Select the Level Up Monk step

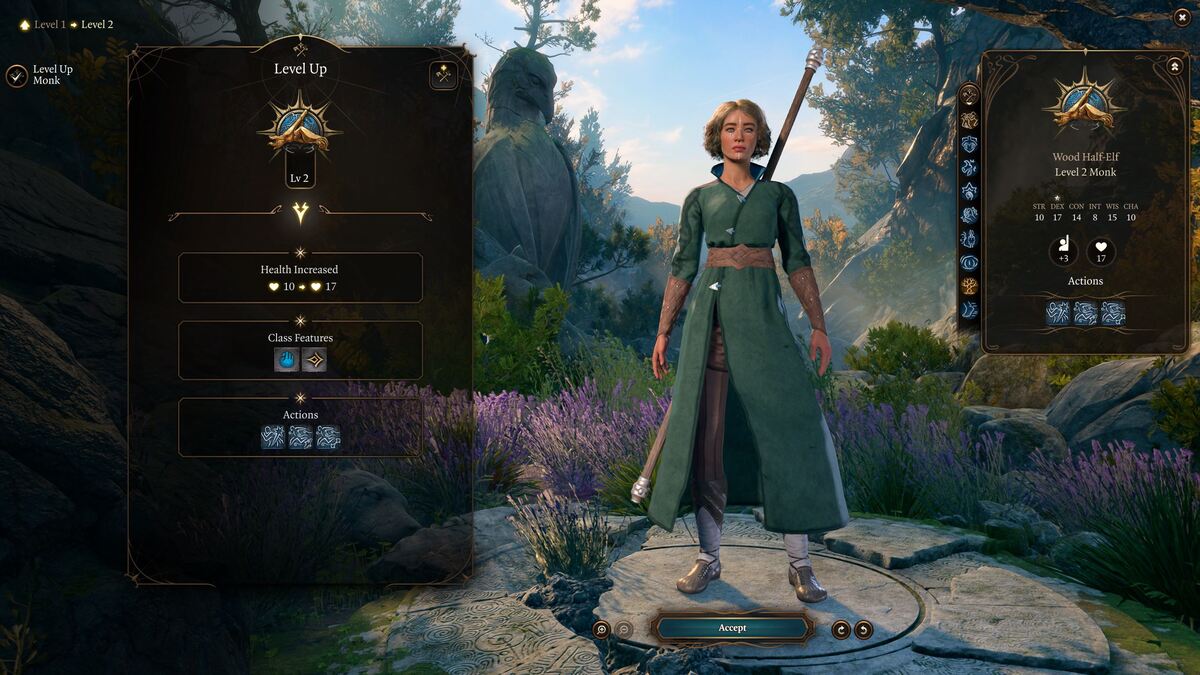(17, 75)
